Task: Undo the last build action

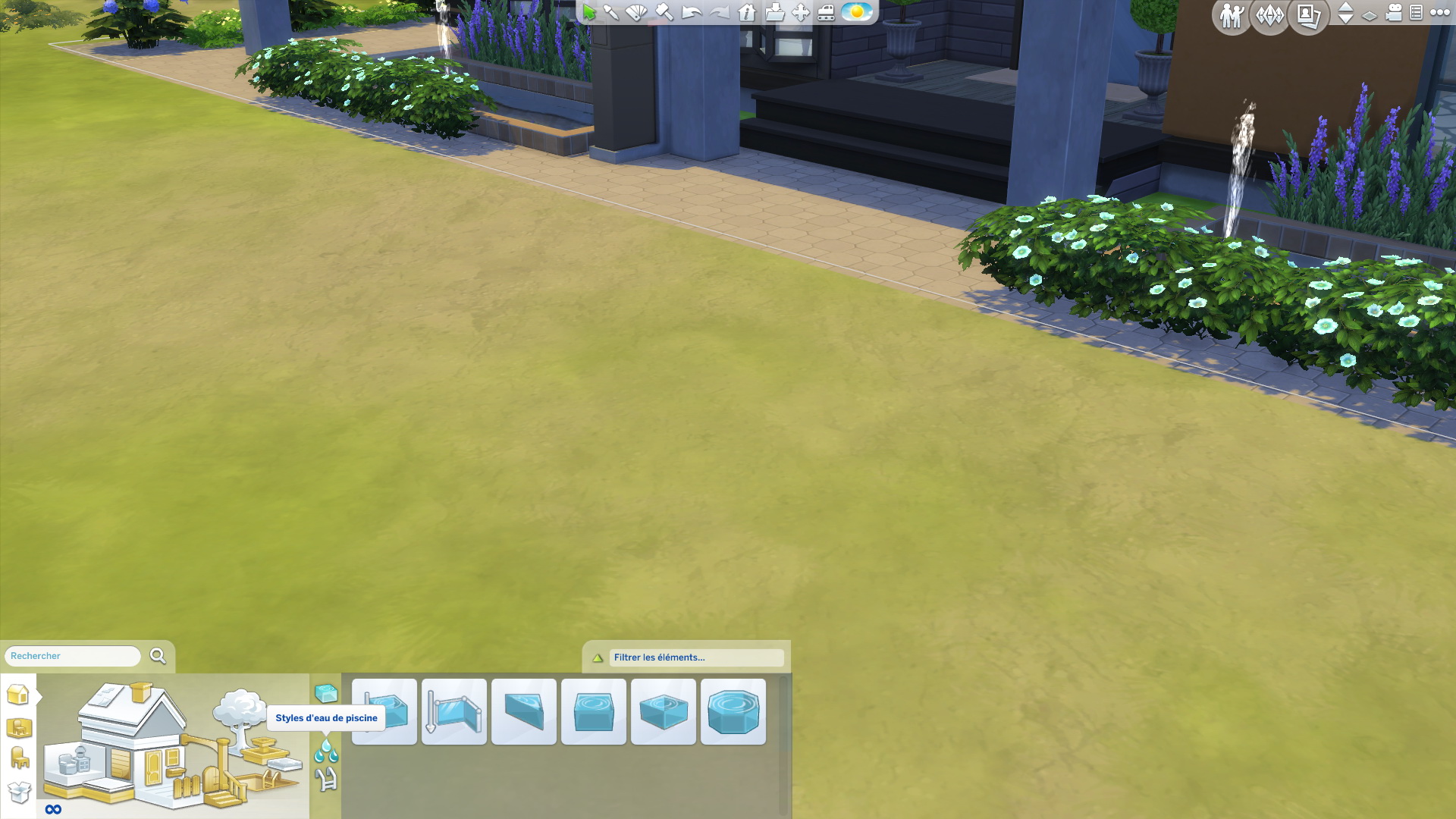Action: pyautogui.click(x=691, y=12)
